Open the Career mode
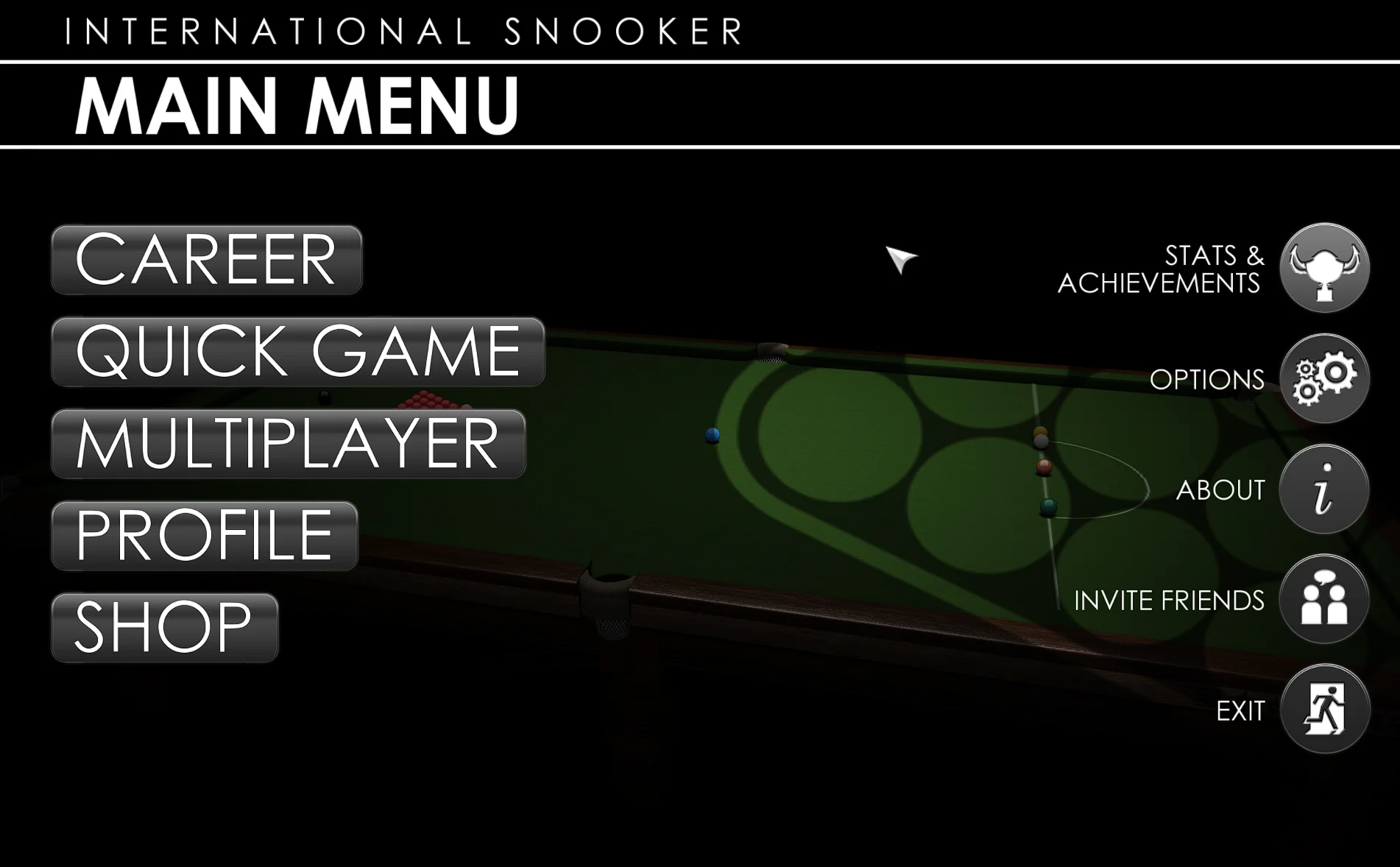Viewport: 1400px width, 867px height. pyautogui.click(x=207, y=260)
